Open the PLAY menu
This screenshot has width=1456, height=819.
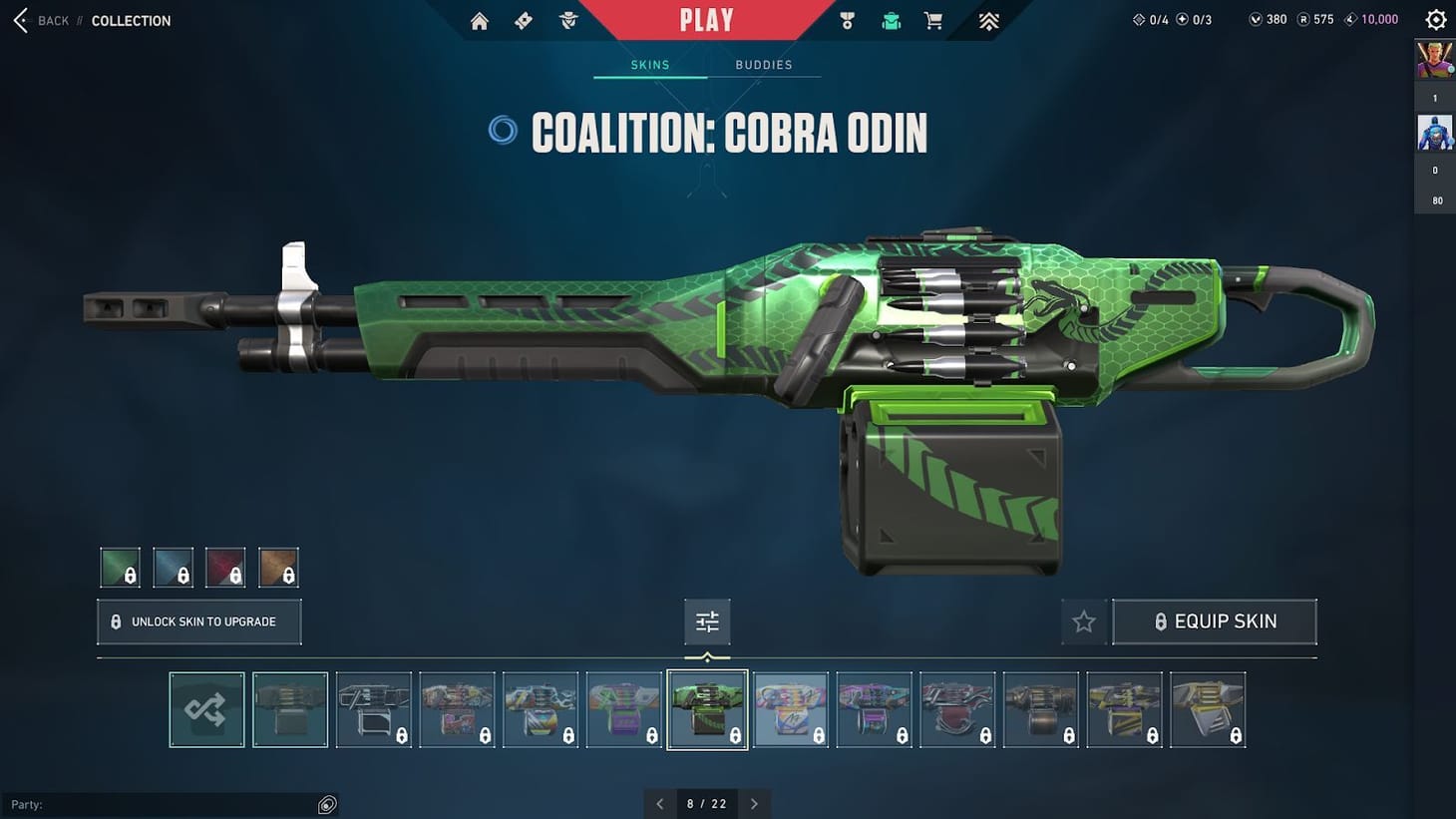pyautogui.click(x=708, y=18)
